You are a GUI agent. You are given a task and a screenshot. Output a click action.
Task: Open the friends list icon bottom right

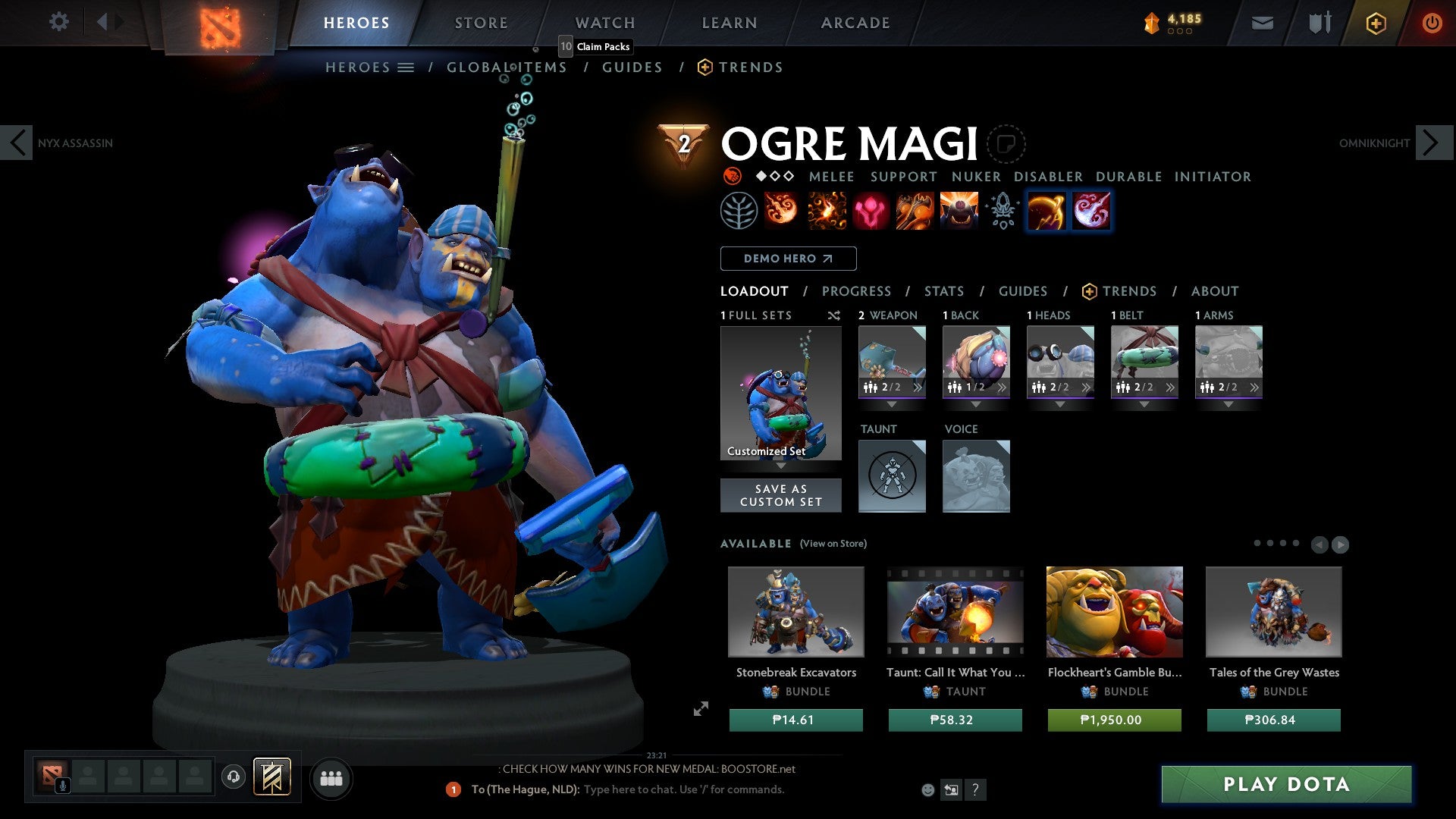pos(331,778)
